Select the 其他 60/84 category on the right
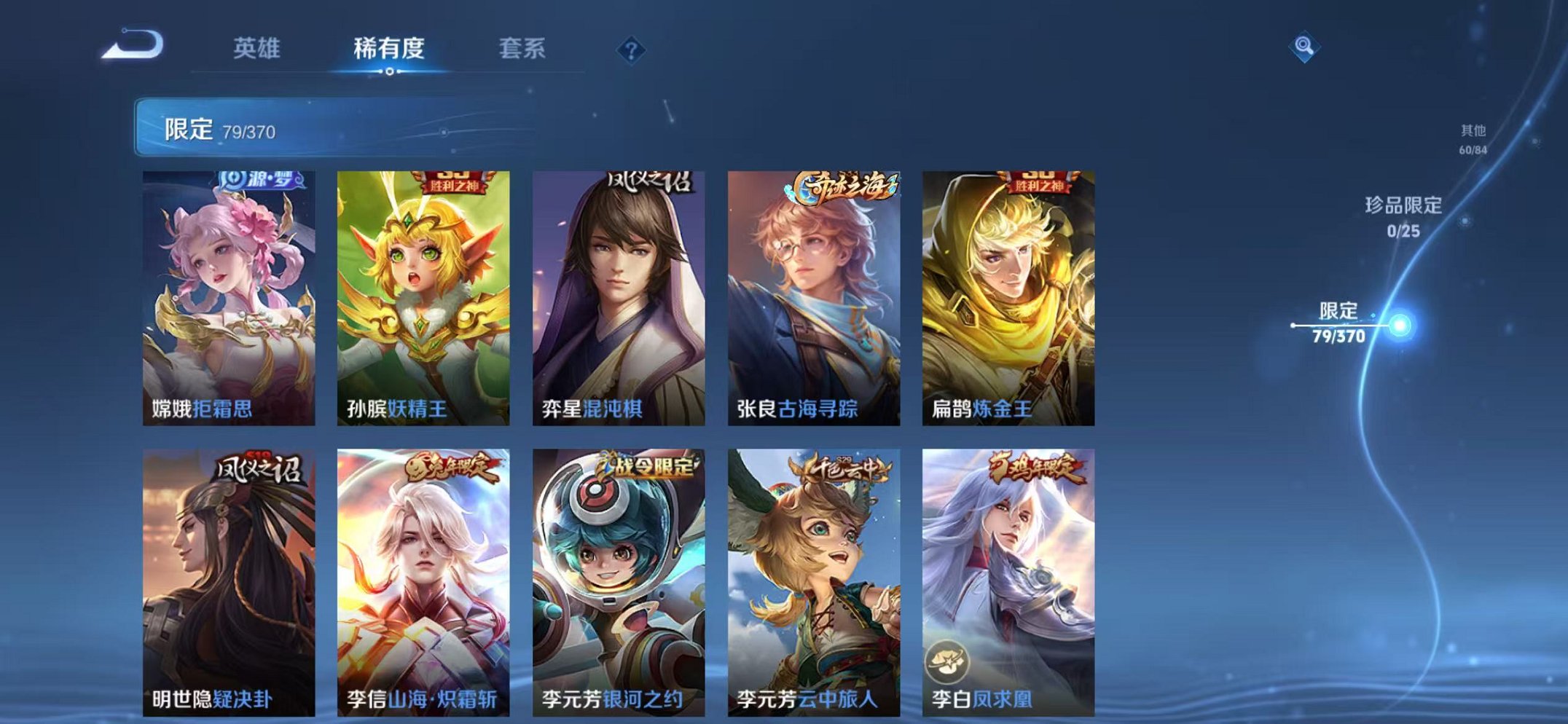 (x=1472, y=138)
